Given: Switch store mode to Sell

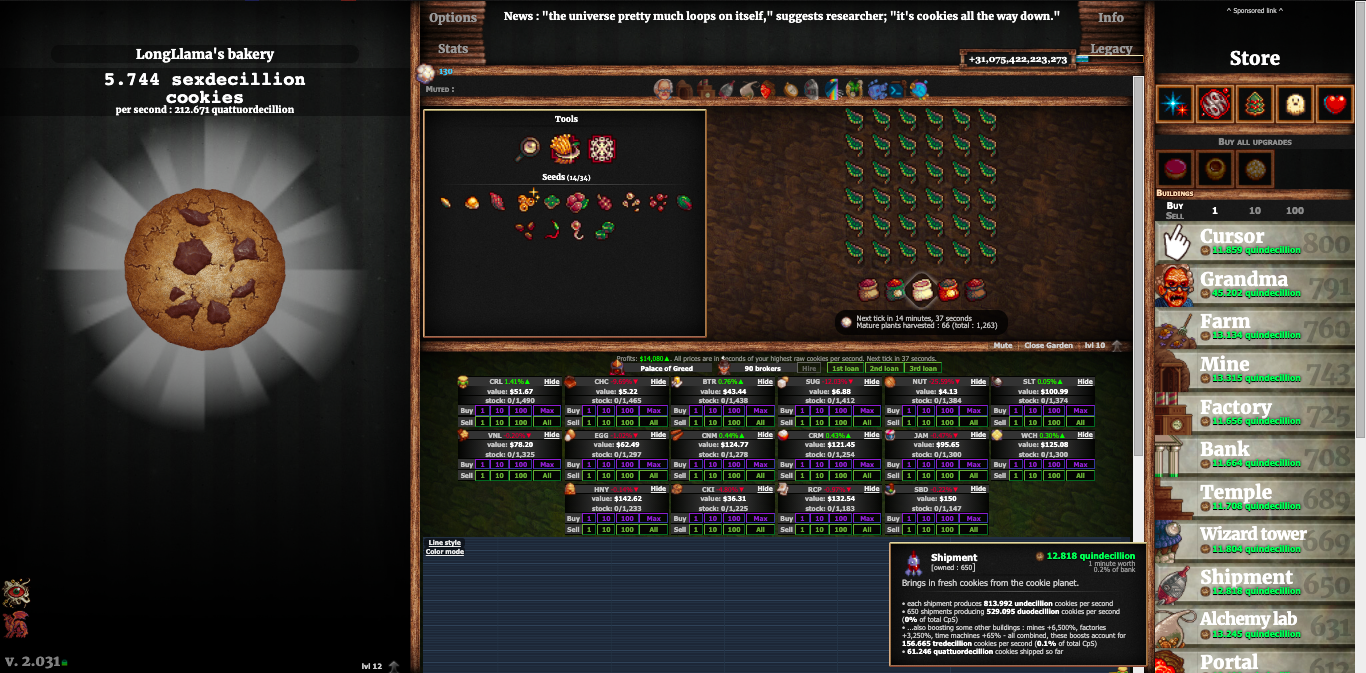Looking at the screenshot, I should [1175, 216].
